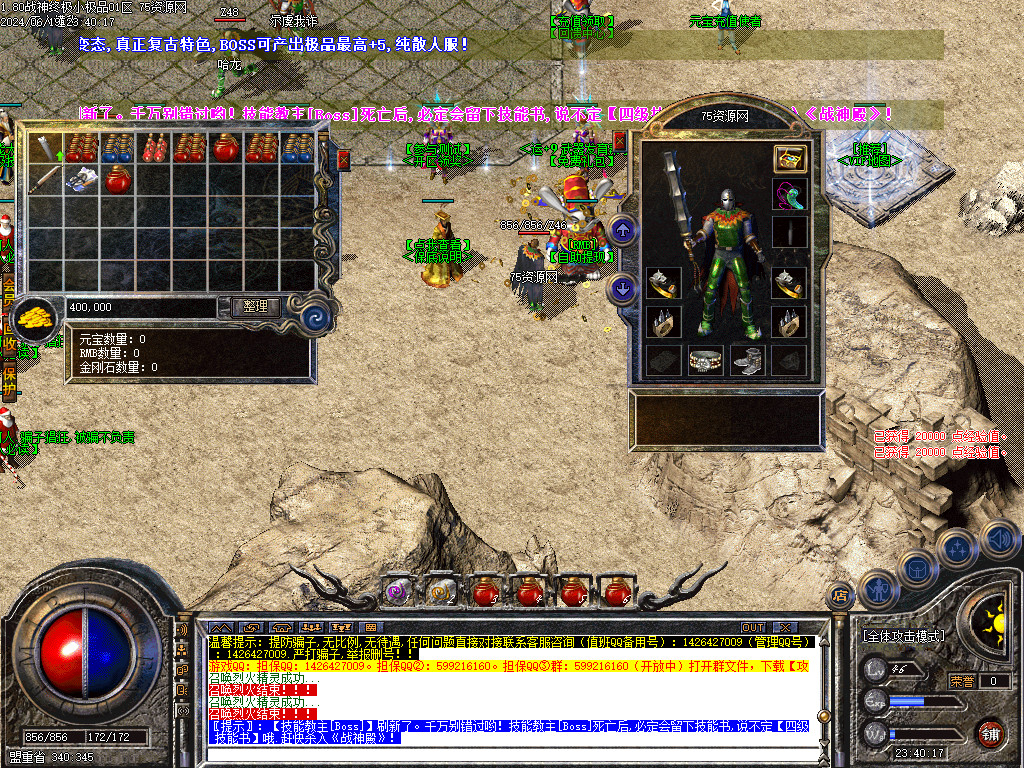Toggle the 全体攻击模式 attack mode label
This screenshot has height=768, width=1024.
tap(903, 636)
